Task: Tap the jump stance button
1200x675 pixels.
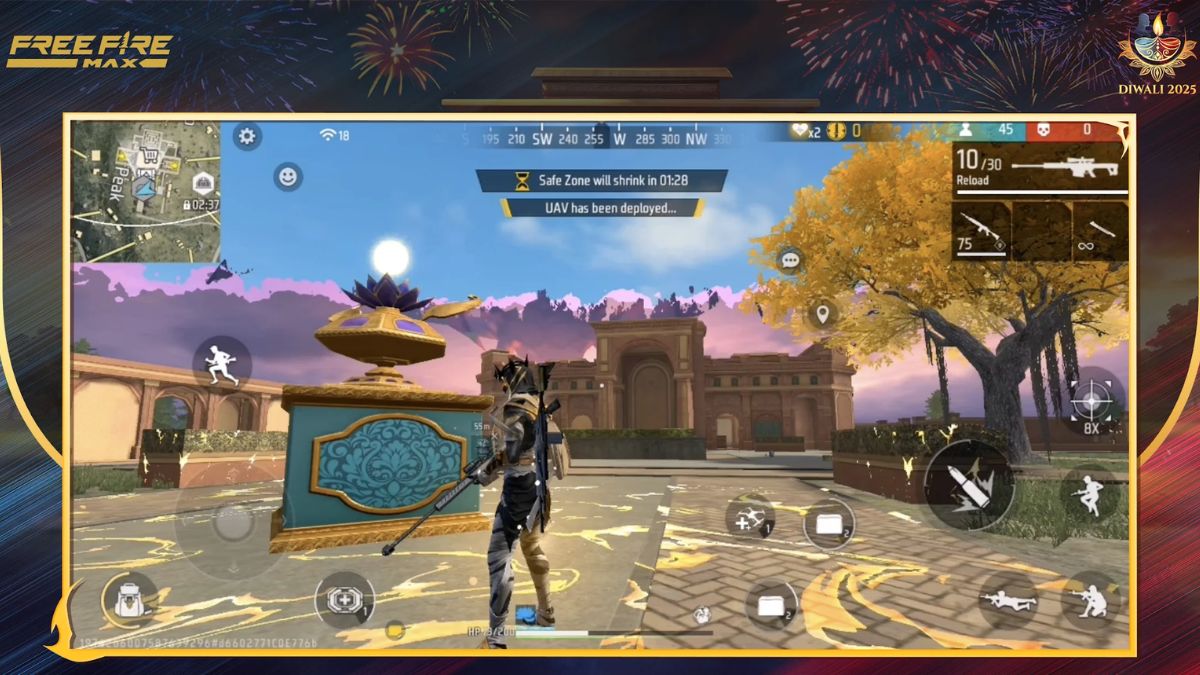Action: pyautogui.click(x=1089, y=495)
